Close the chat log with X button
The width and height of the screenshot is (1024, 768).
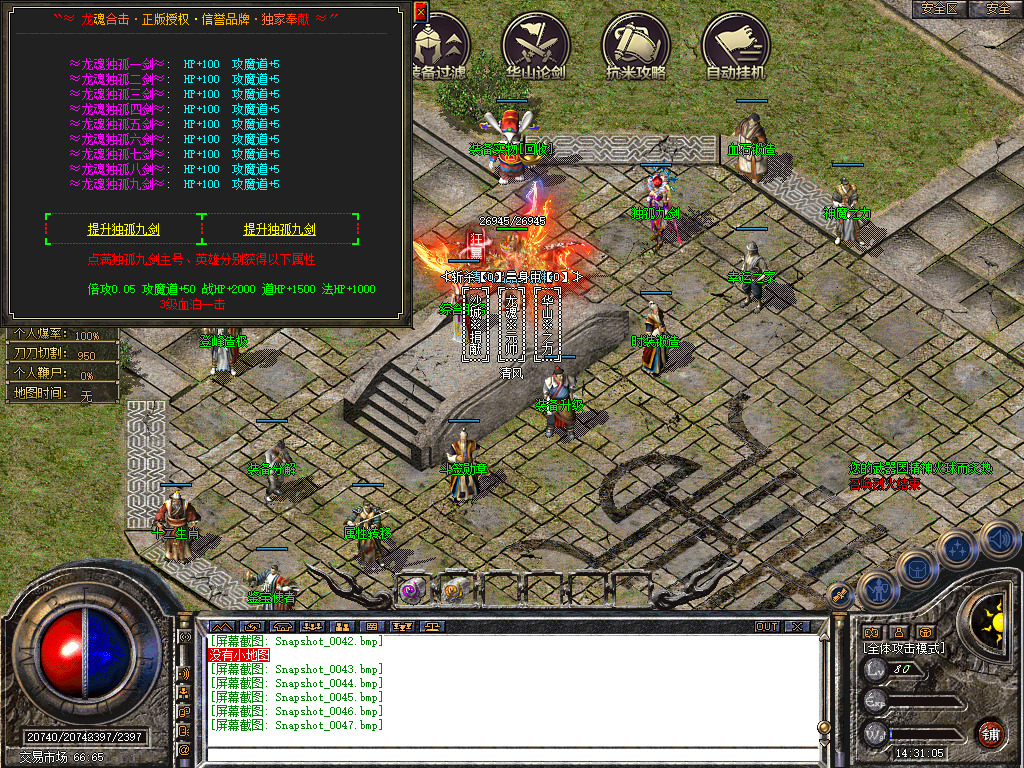pos(796,627)
